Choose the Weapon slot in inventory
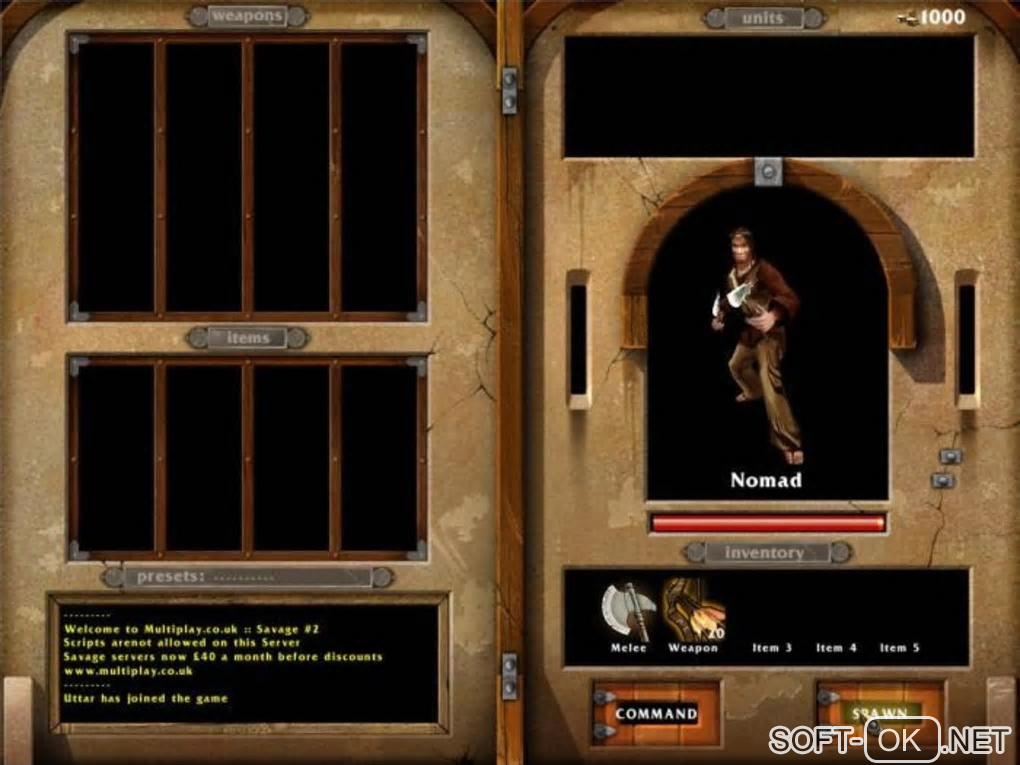Viewport: 1020px width, 765px height. pyautogui.click(x=692, y=613)
